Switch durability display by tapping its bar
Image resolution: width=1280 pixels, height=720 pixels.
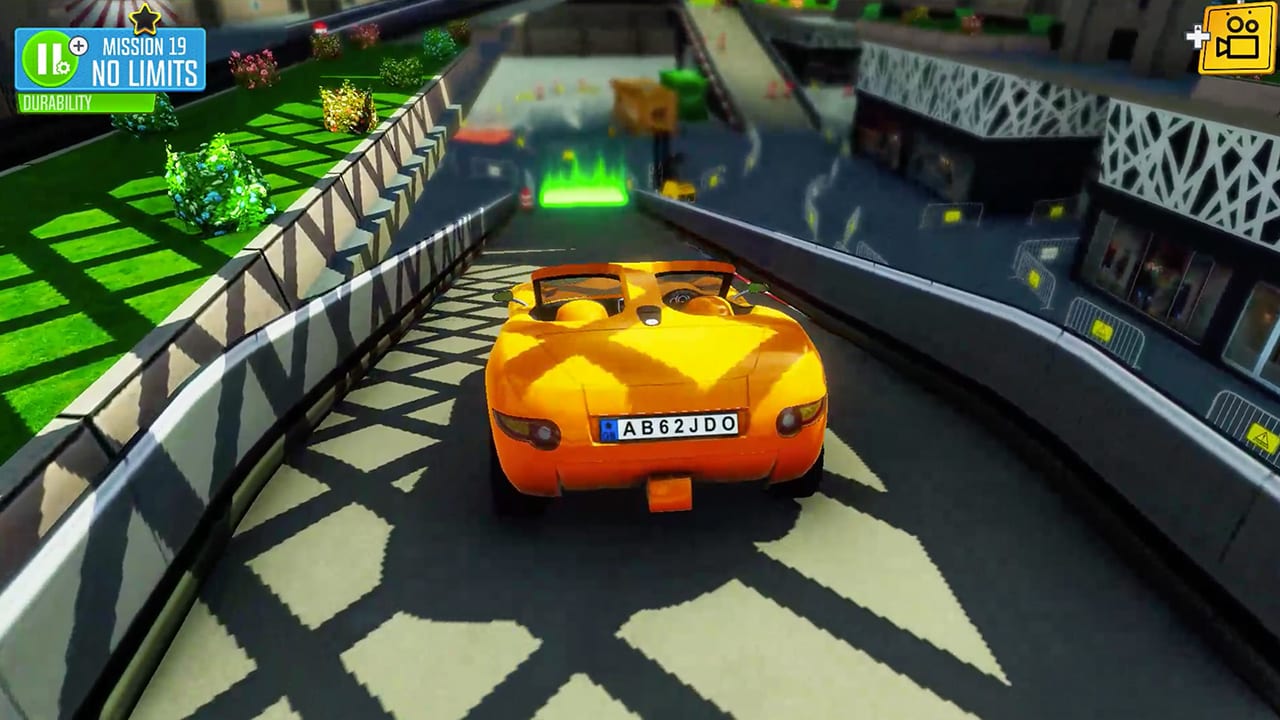(85, 100)
